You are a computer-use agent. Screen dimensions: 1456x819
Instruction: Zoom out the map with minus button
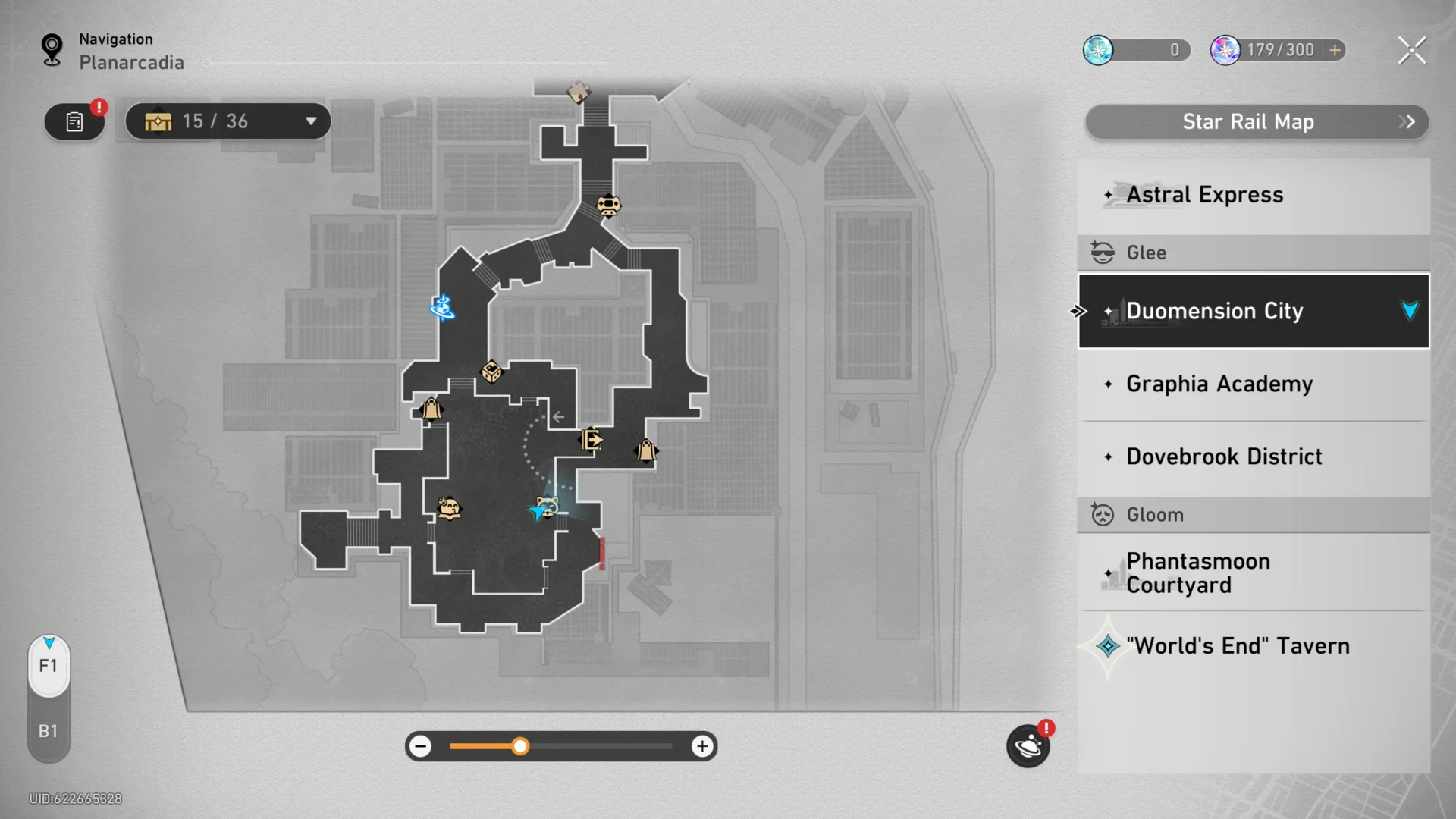[420, 746]
